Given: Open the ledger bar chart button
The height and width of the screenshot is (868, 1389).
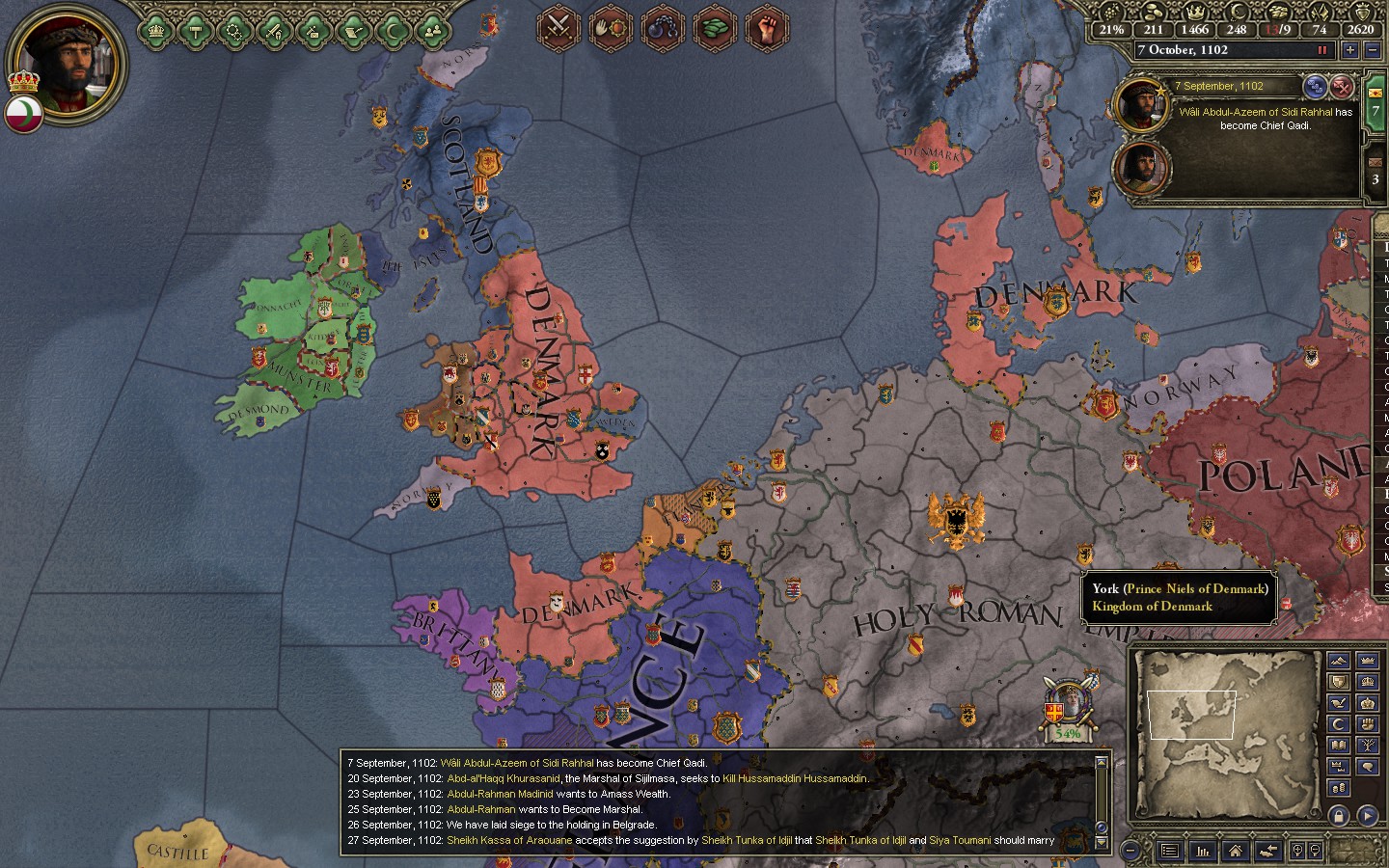Looking at the screenshot, I should [1203, 851].
